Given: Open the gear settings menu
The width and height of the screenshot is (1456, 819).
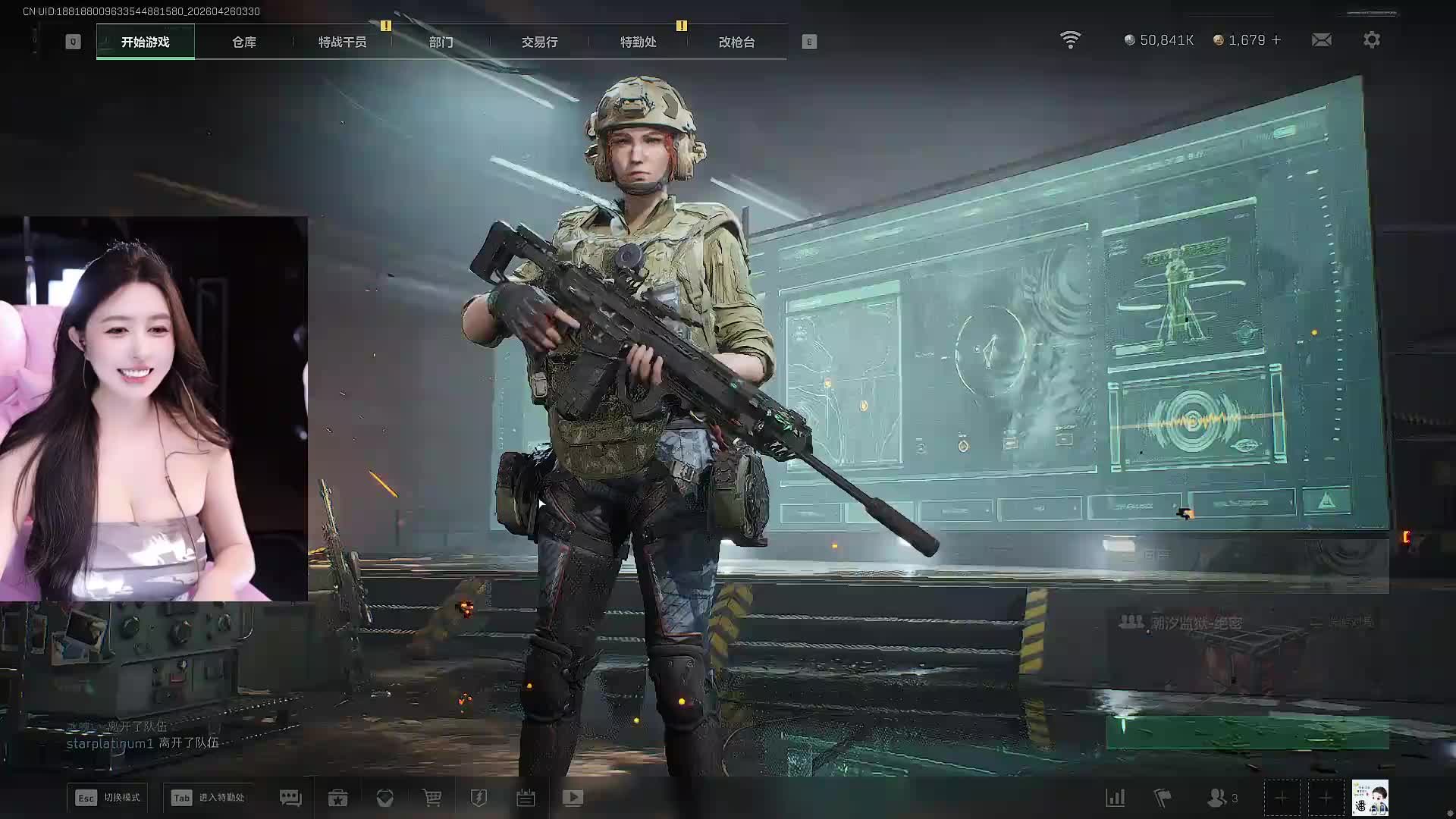Looking at the screenshot, I should click(1371, 39).
